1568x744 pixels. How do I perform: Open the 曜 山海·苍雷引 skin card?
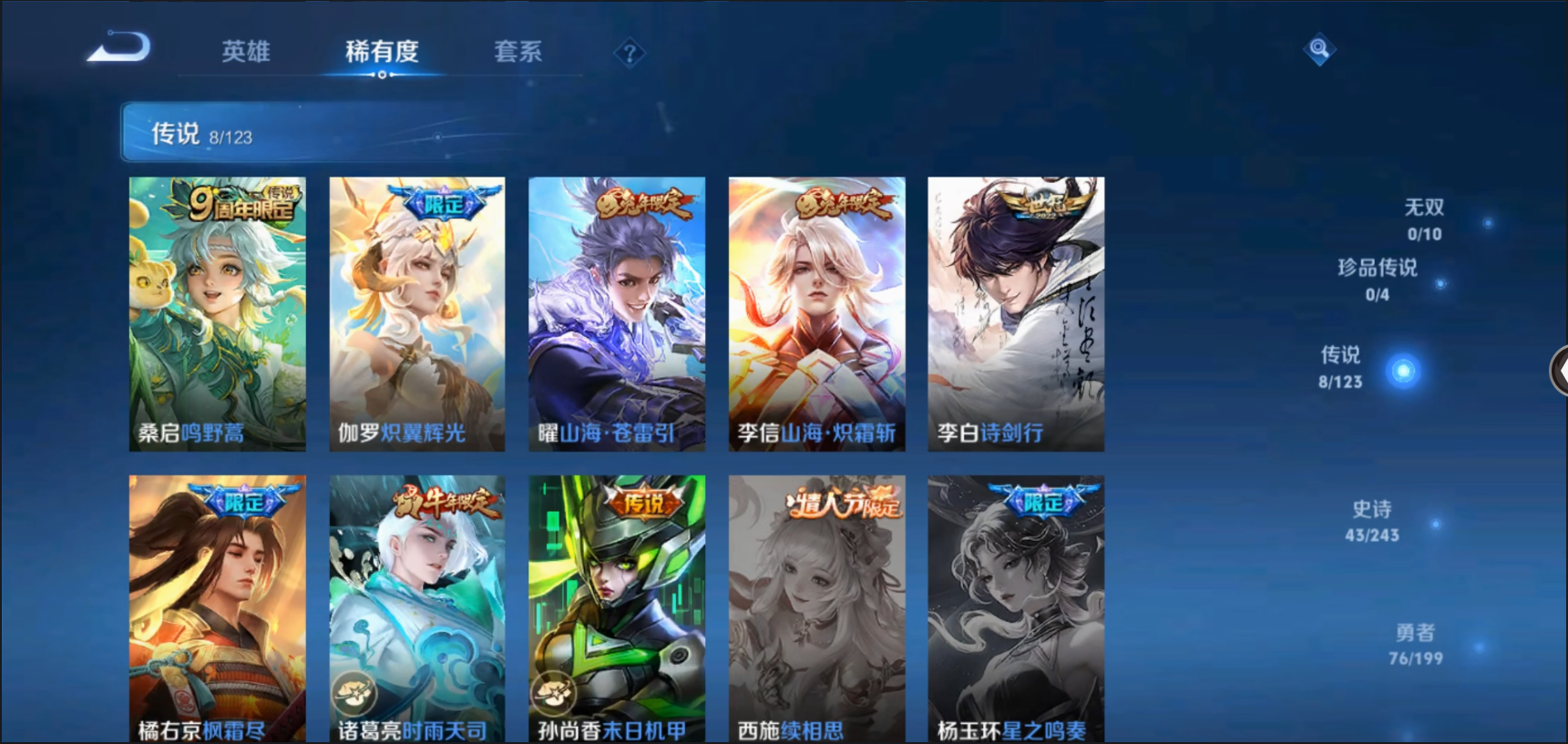[617, 313]
